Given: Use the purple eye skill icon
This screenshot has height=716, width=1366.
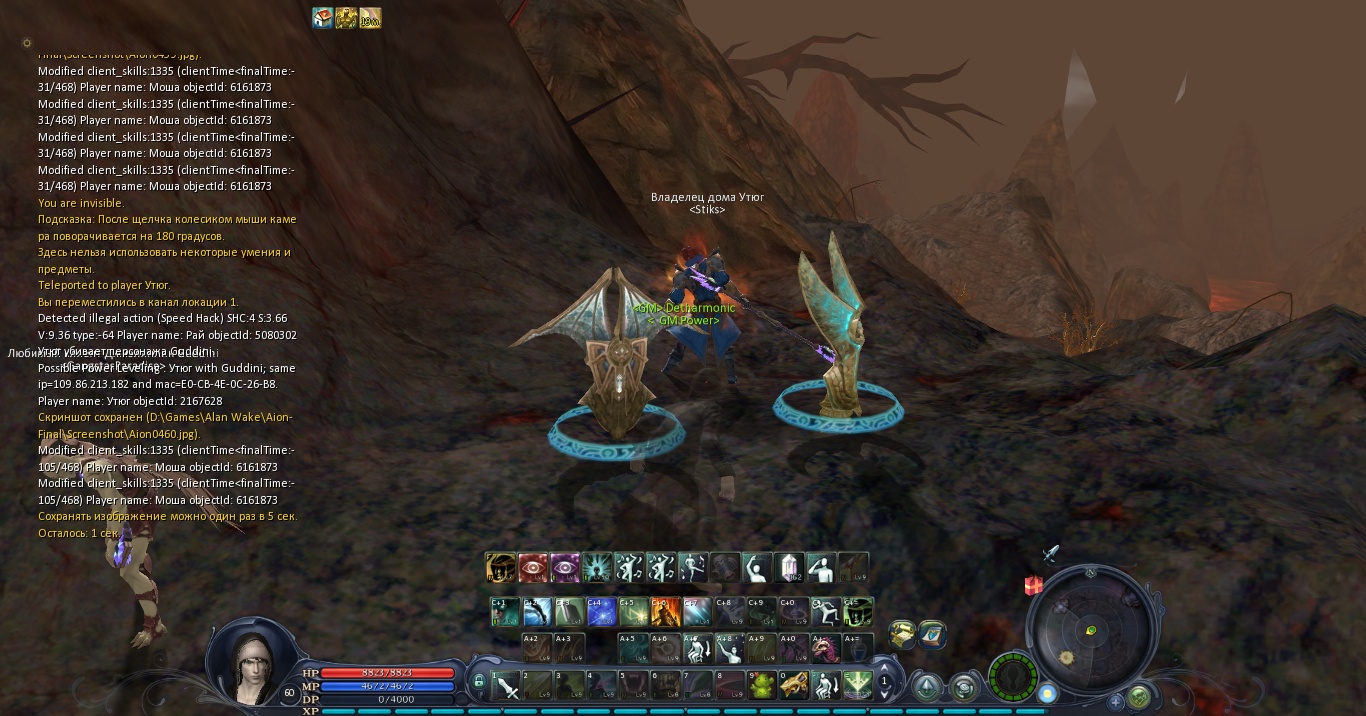Looking at the screenshot, I should tap(565, 568).
